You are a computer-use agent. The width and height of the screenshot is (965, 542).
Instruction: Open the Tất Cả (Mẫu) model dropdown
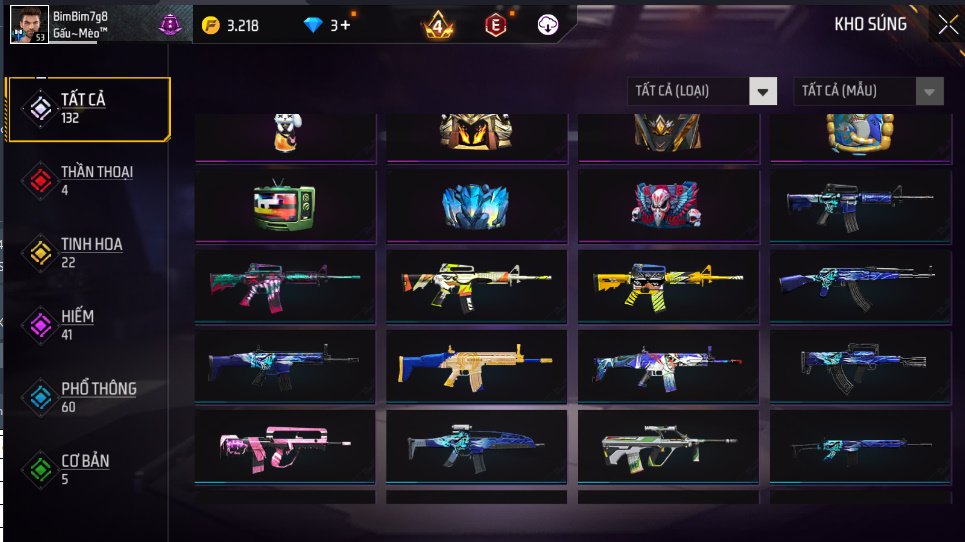[868, 91]
